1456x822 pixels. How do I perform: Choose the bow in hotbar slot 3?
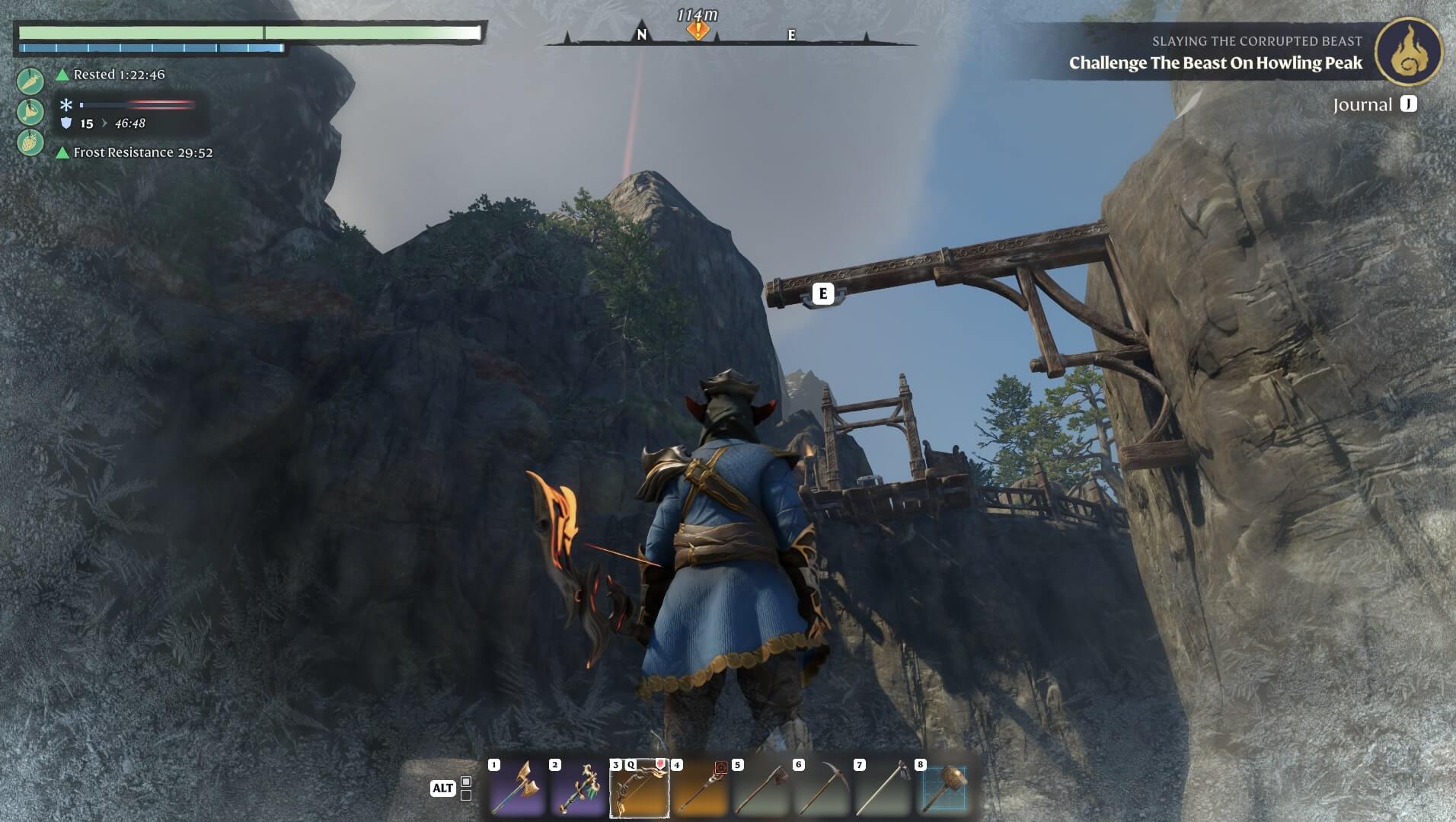coord(639,788)
